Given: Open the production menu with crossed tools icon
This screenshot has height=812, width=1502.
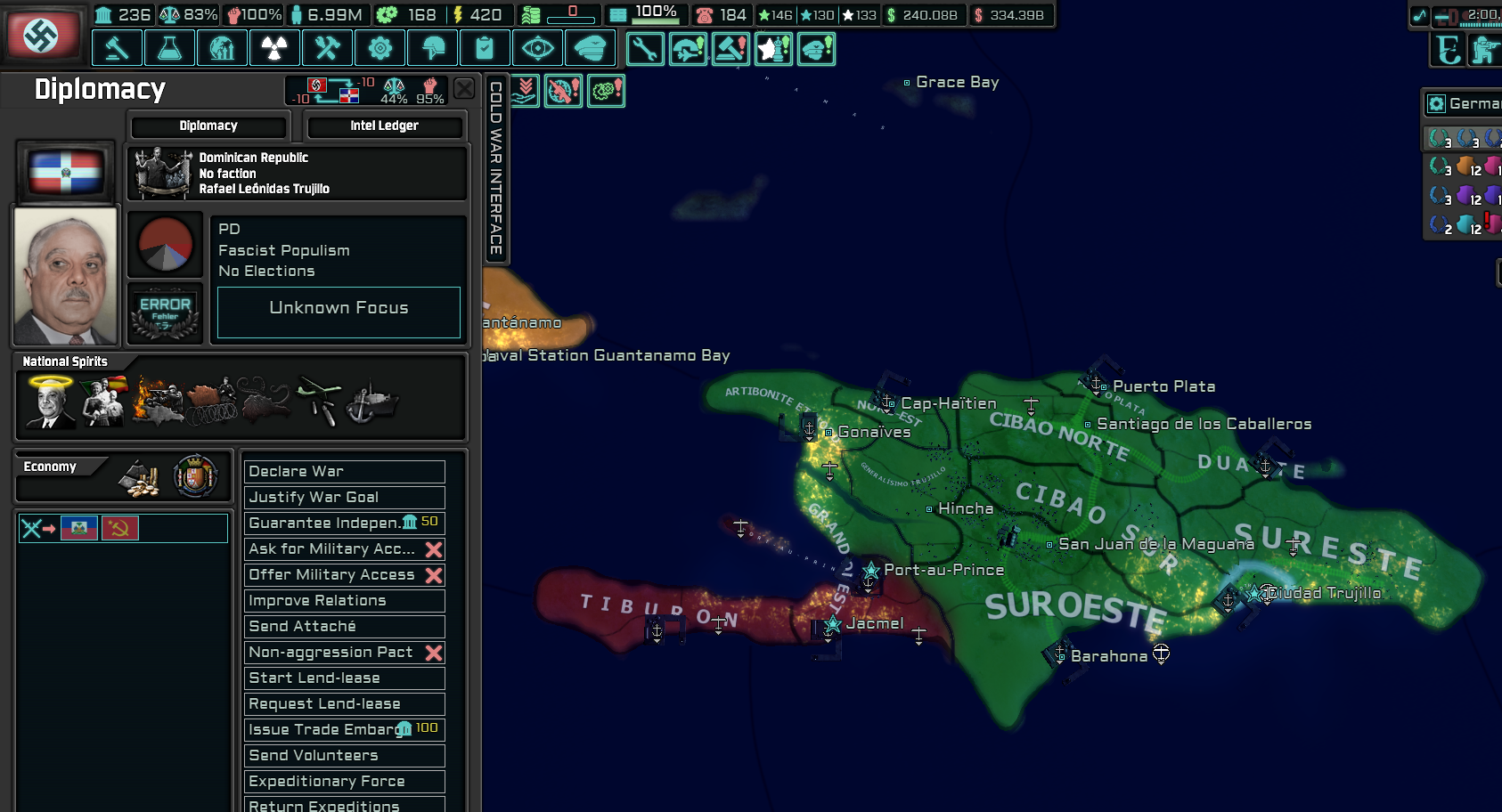Looking at the screenshot, I should [327, 48].
